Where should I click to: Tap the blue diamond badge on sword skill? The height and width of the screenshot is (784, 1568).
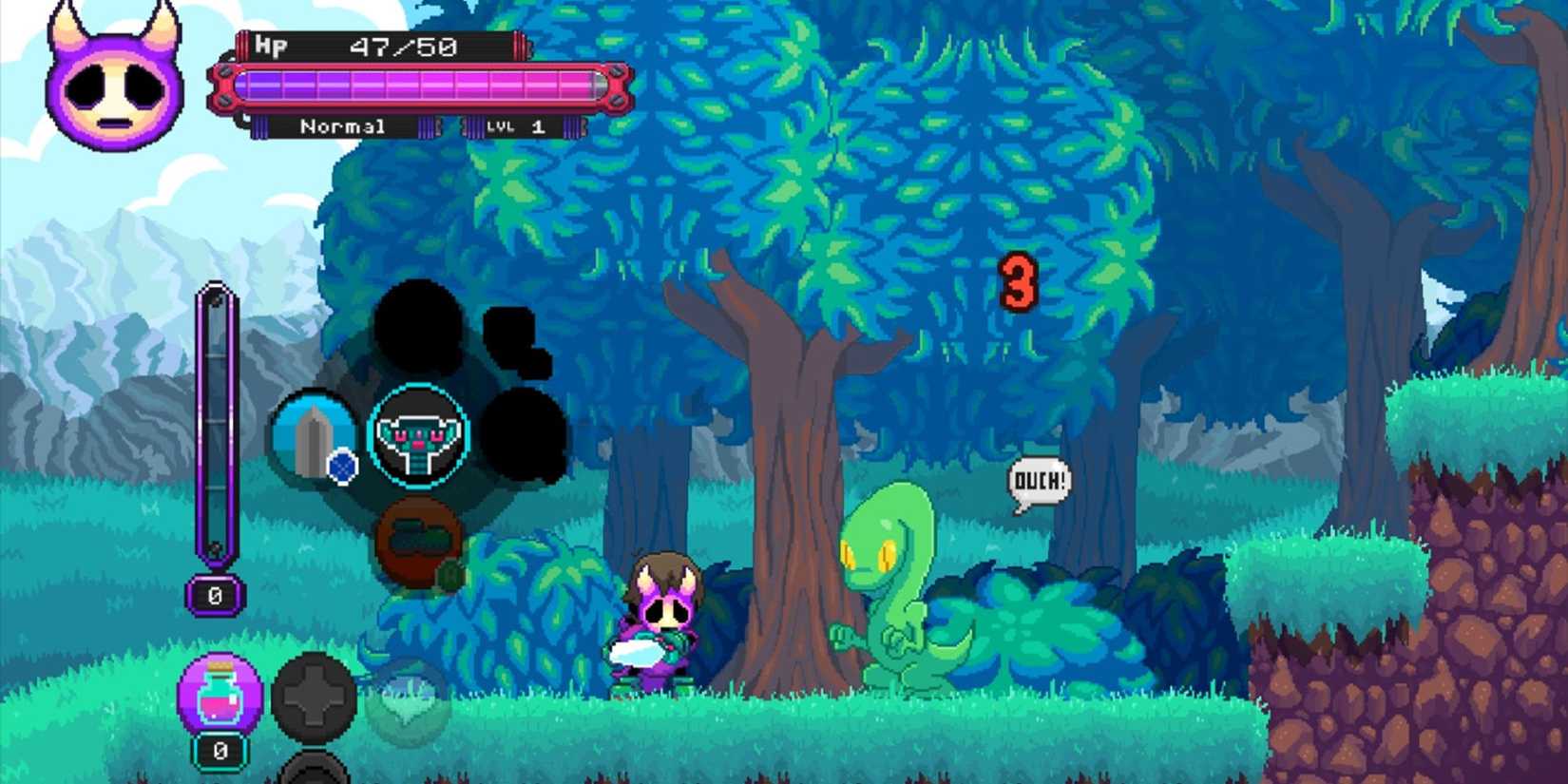pos(342,468)
